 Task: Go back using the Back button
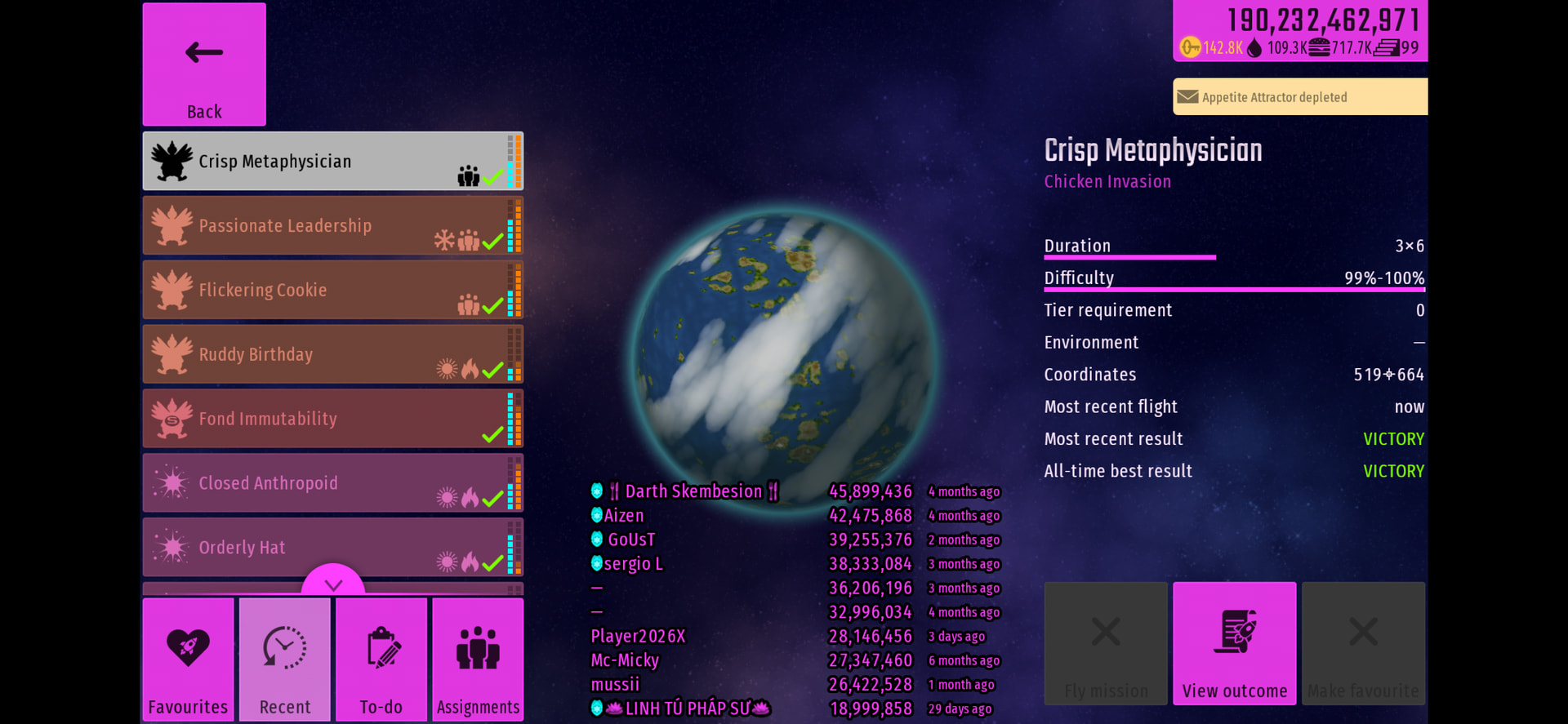click(x=204, y=64)
